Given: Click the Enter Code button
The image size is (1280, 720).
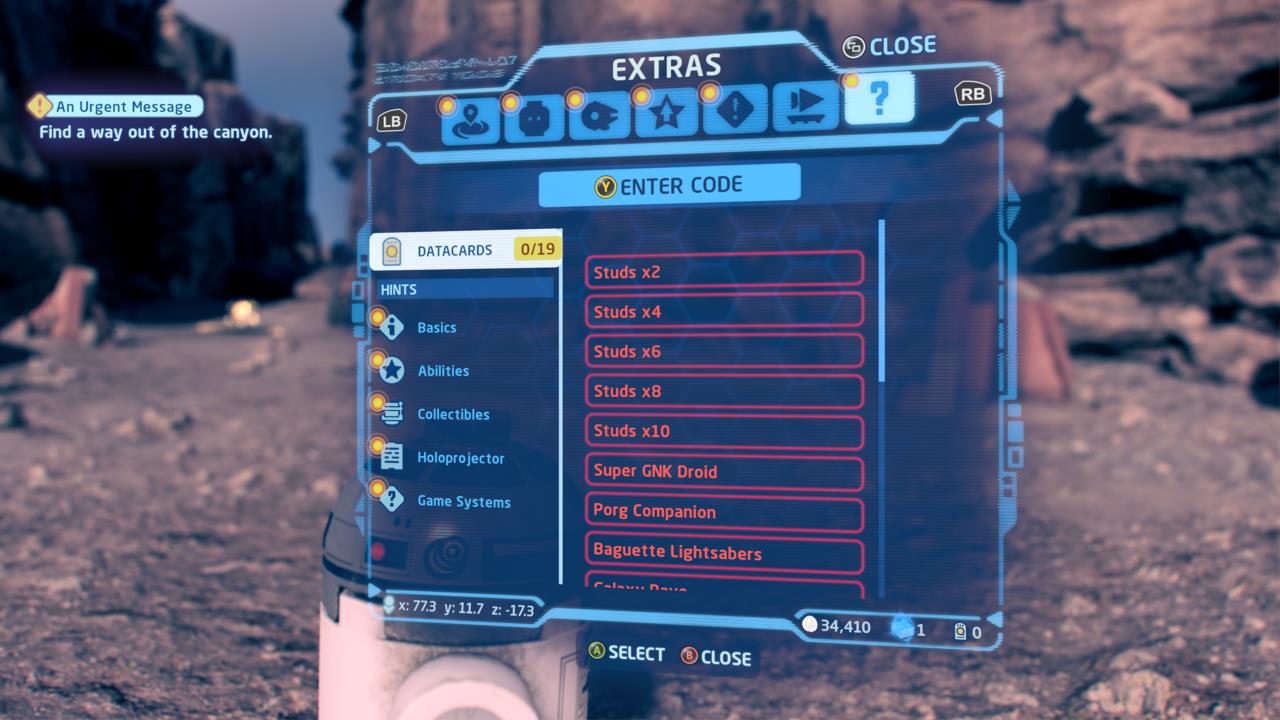Looking at the screenshot, I should 669,185.
